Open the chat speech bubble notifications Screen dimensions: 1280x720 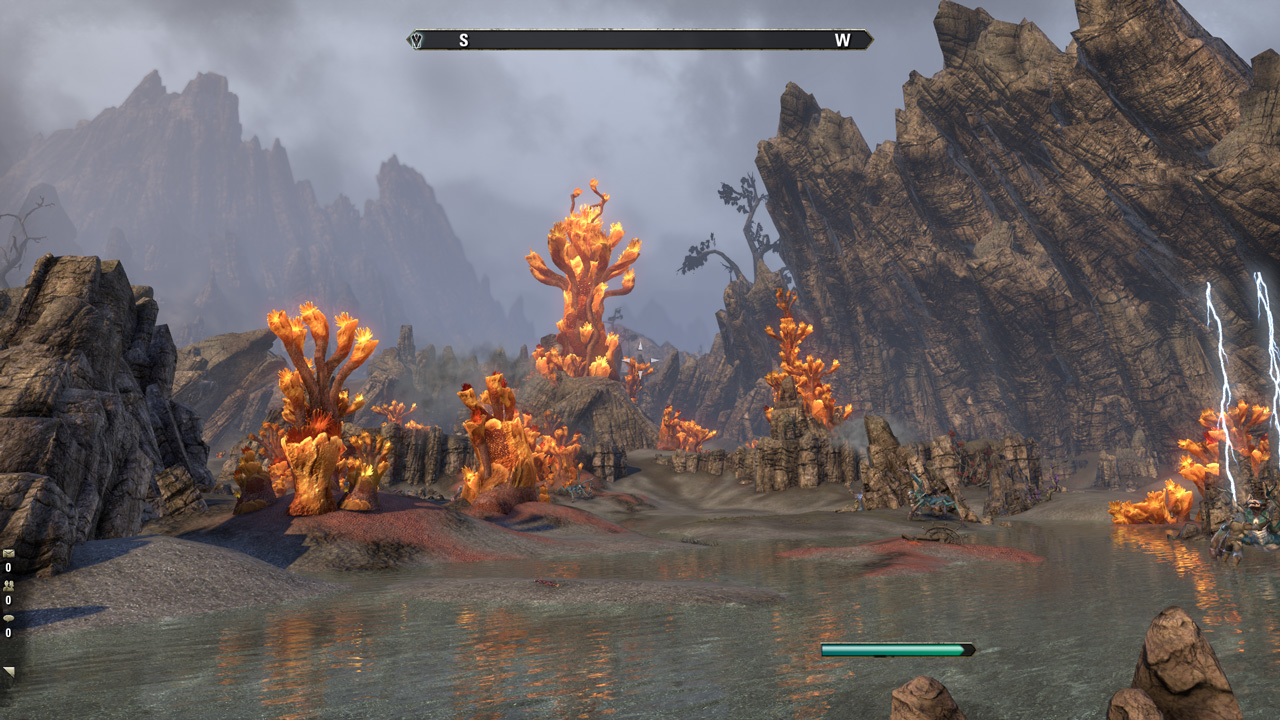(x=8, y=618)
